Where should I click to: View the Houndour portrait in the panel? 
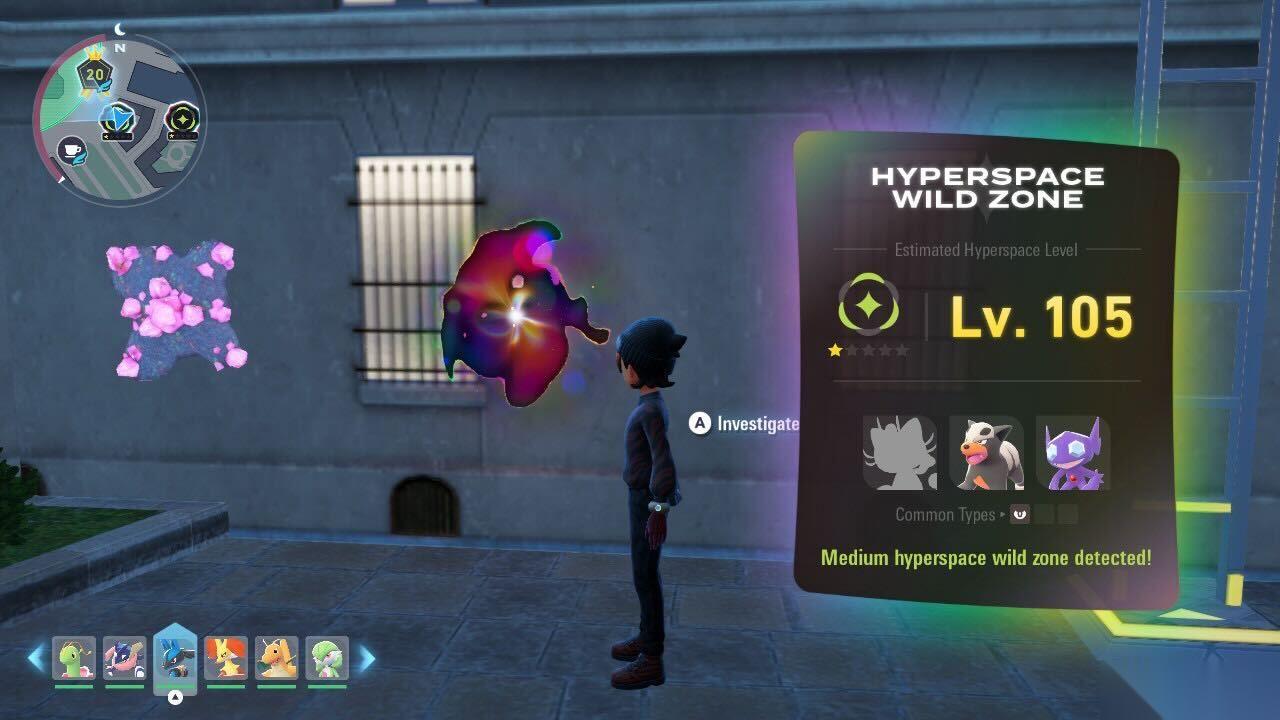tap(986, 453)
